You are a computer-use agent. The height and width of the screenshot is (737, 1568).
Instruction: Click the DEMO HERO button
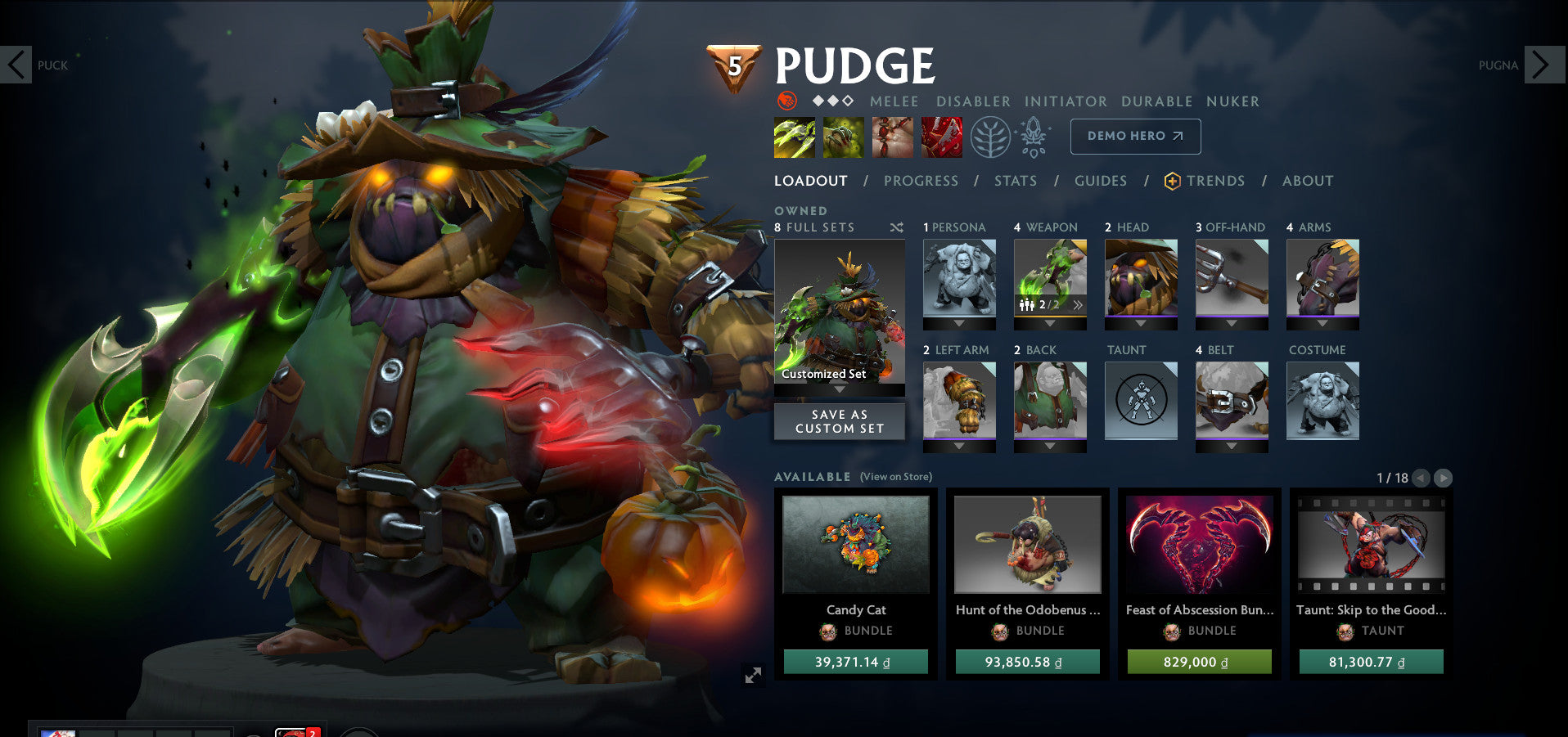tap(1134, 136)
